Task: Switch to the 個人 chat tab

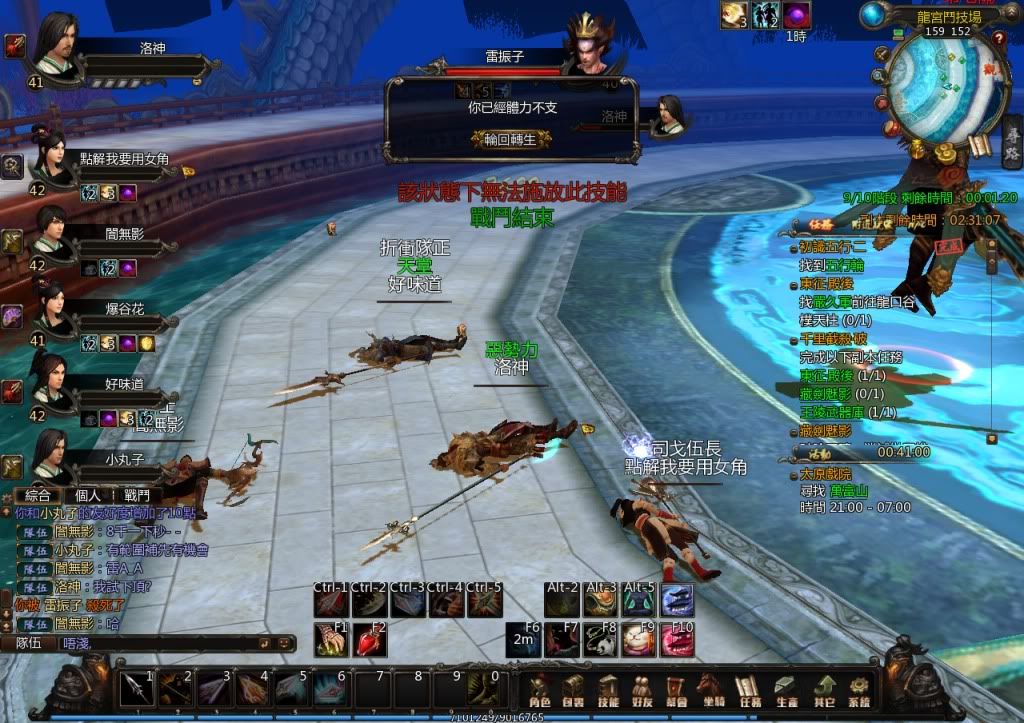Action: click(87, 495)
